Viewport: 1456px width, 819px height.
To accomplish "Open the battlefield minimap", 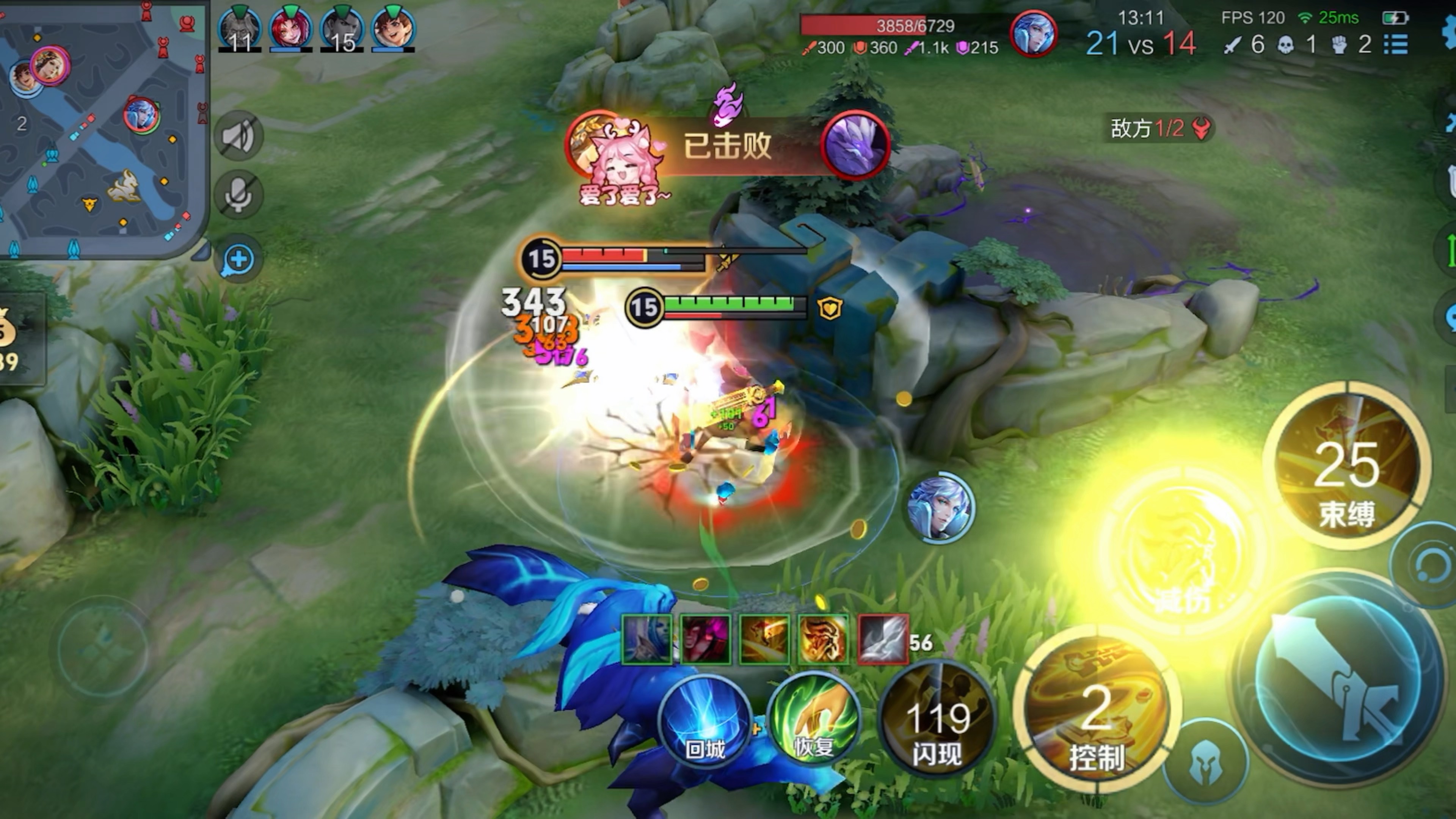I will coord(102,127).
